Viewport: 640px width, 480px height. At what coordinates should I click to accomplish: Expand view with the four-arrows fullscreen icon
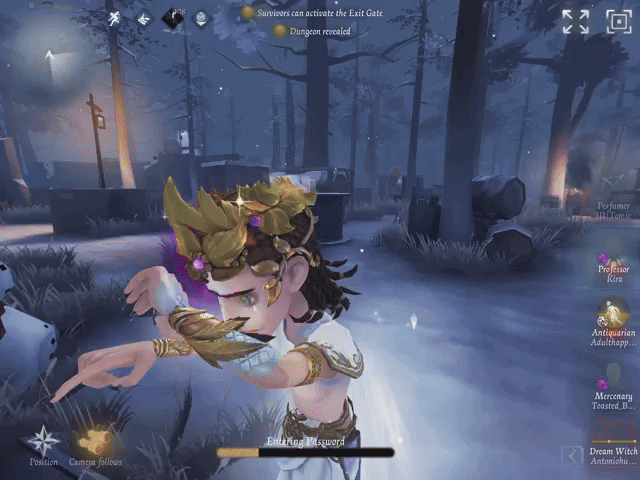[x=575, y=21]
